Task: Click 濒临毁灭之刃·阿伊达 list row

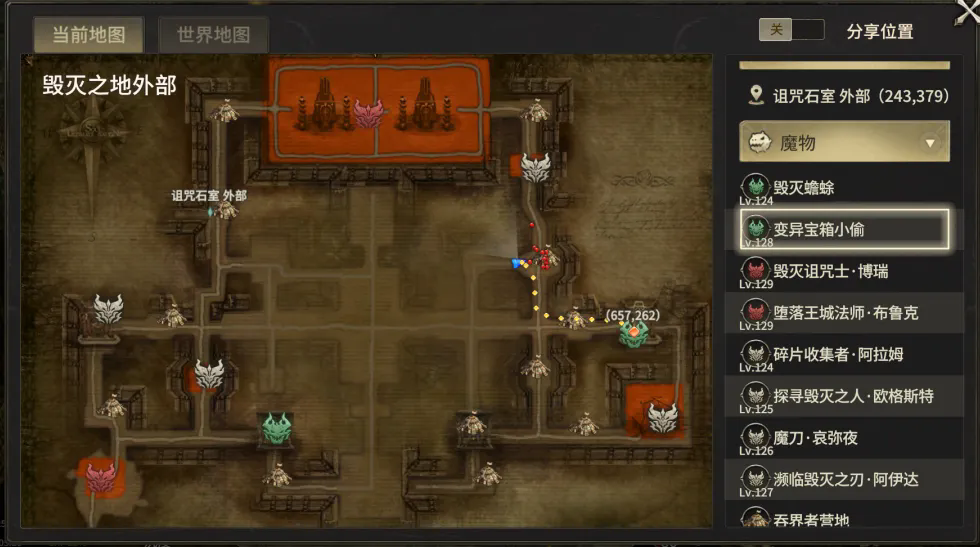Action: coord(843,479)
